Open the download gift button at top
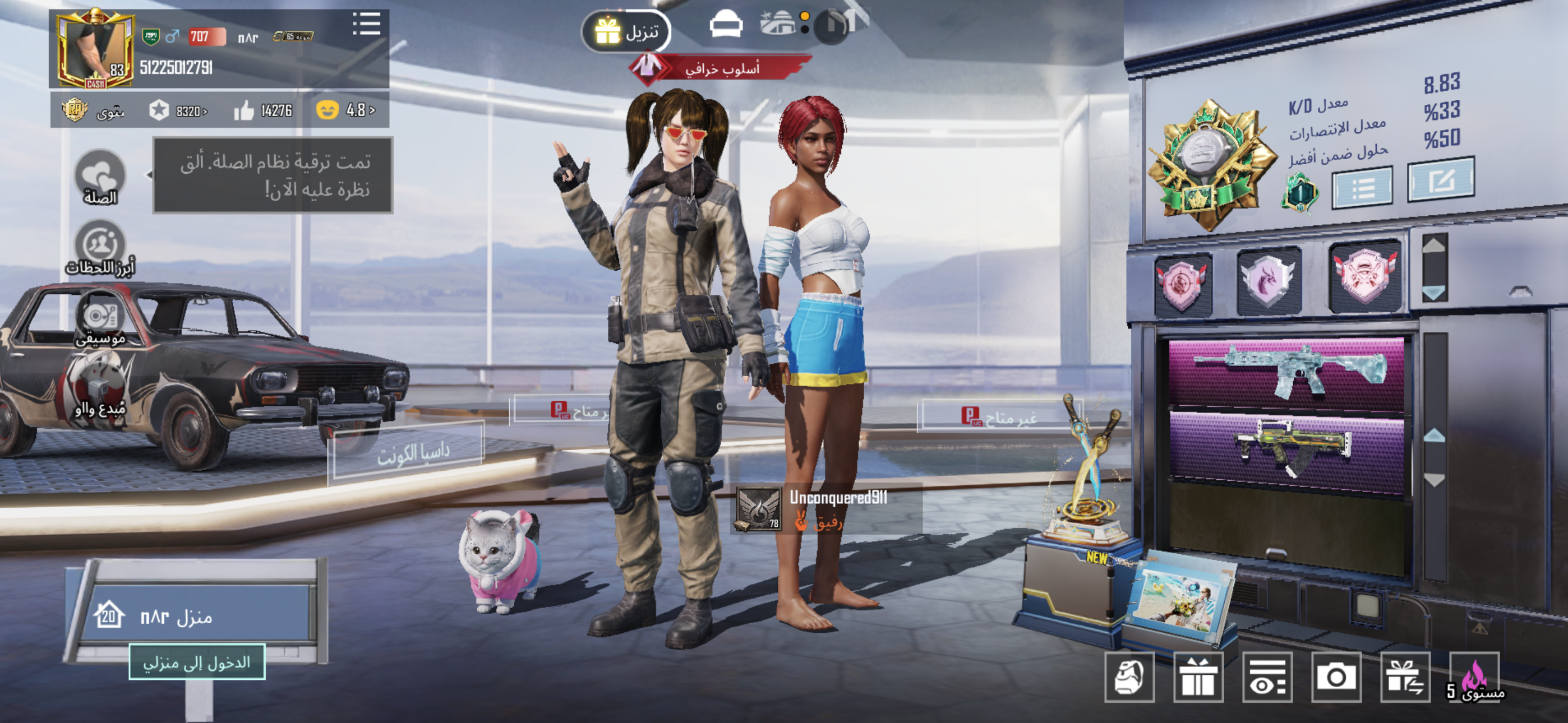The image size is (1568, 723). point(626,30)
